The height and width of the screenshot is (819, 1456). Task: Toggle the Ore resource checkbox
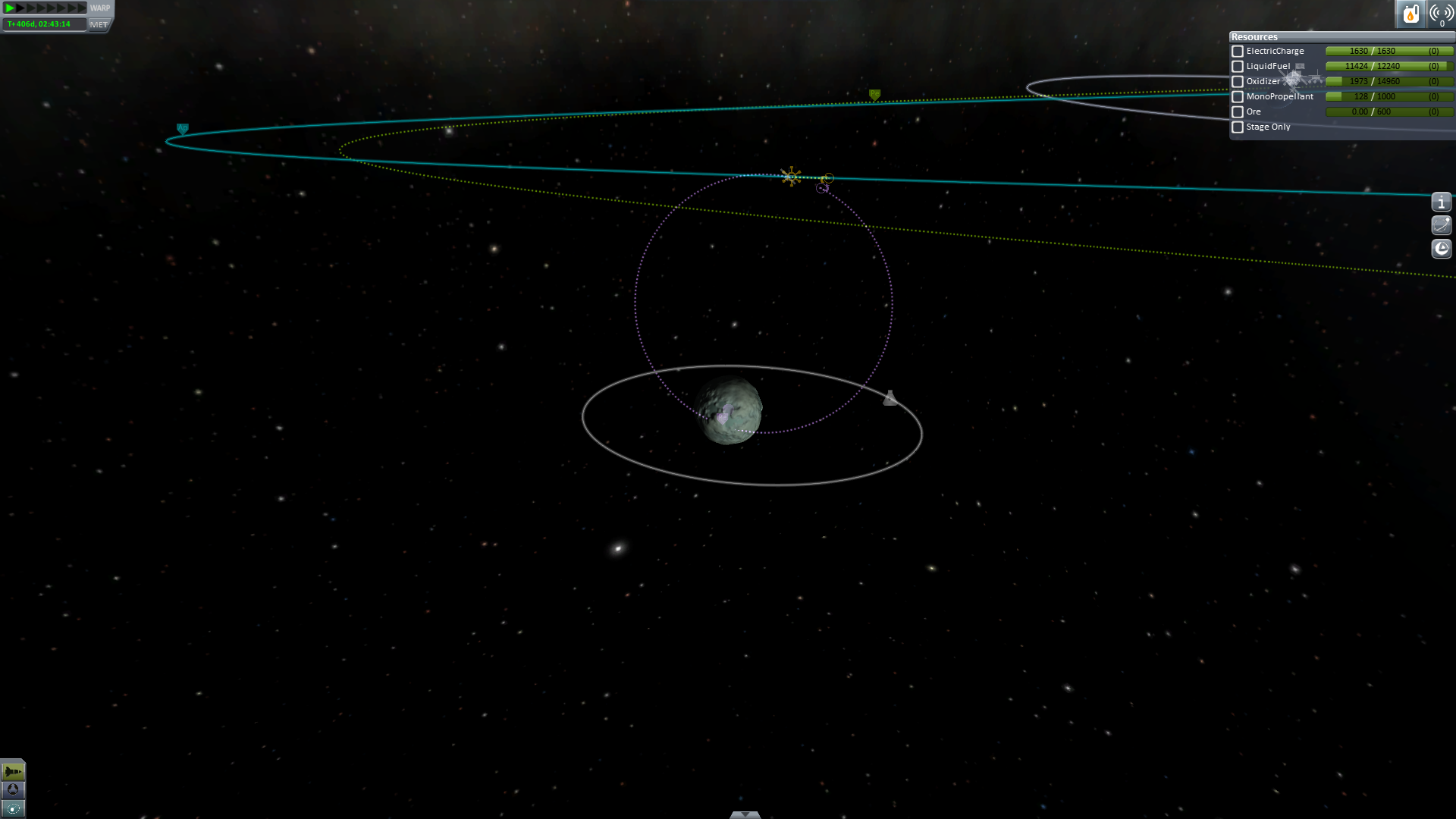1238,112
